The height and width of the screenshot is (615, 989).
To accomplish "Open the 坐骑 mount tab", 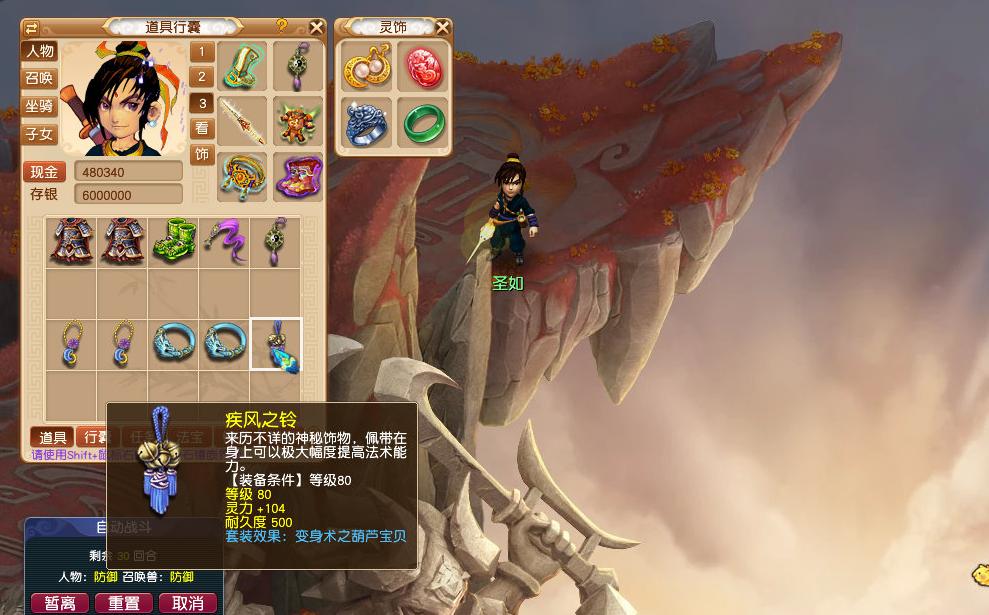I will 40,105.
